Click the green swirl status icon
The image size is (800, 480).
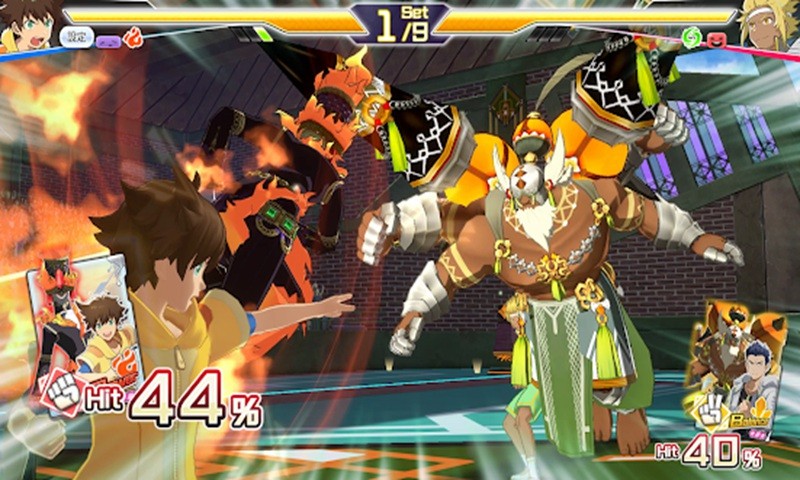[x=692, y=39]
